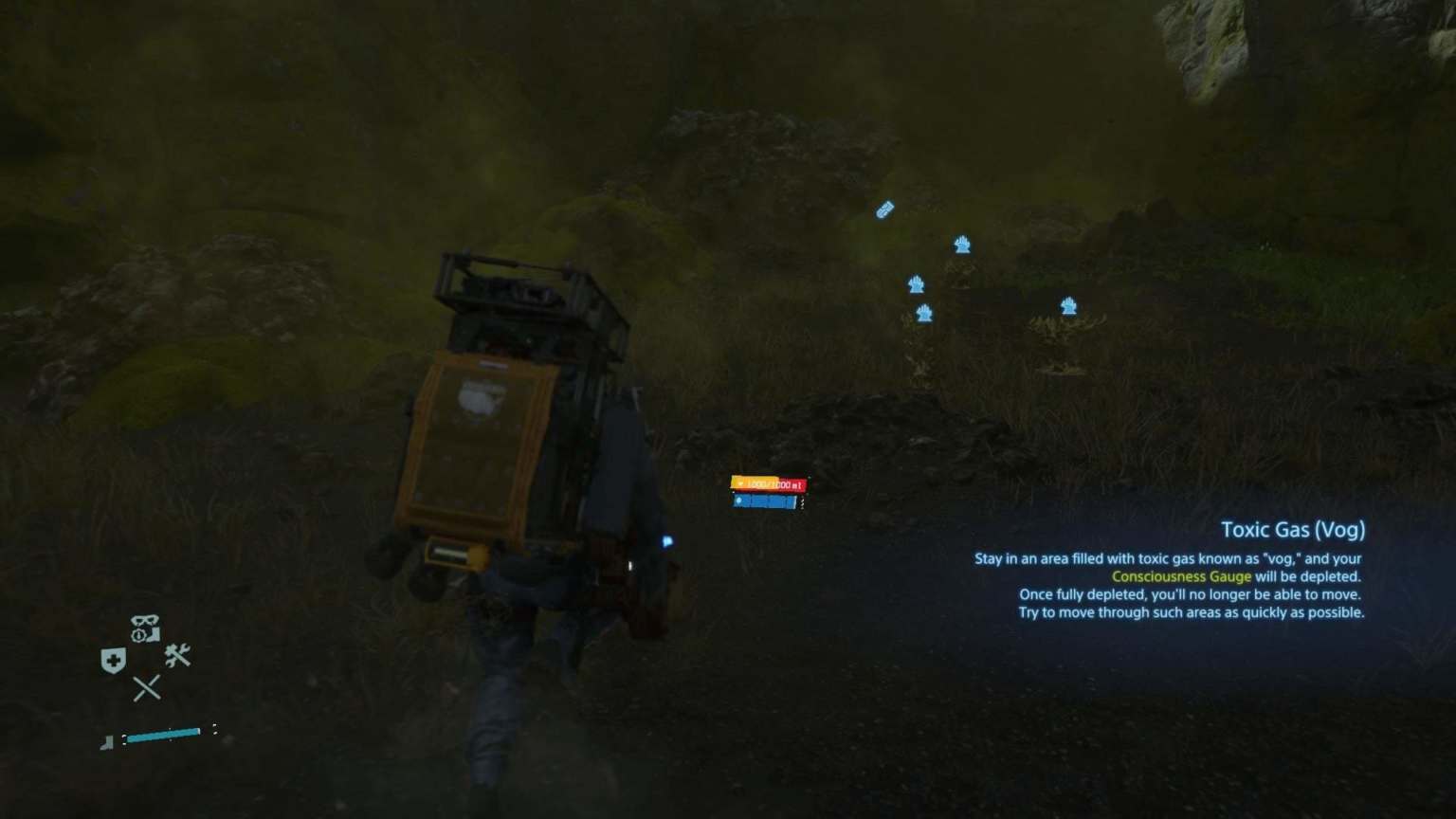Click the rightmost handprint marker near the grass
Viewport: 1456px width, 819px height.
[1068, 305]
